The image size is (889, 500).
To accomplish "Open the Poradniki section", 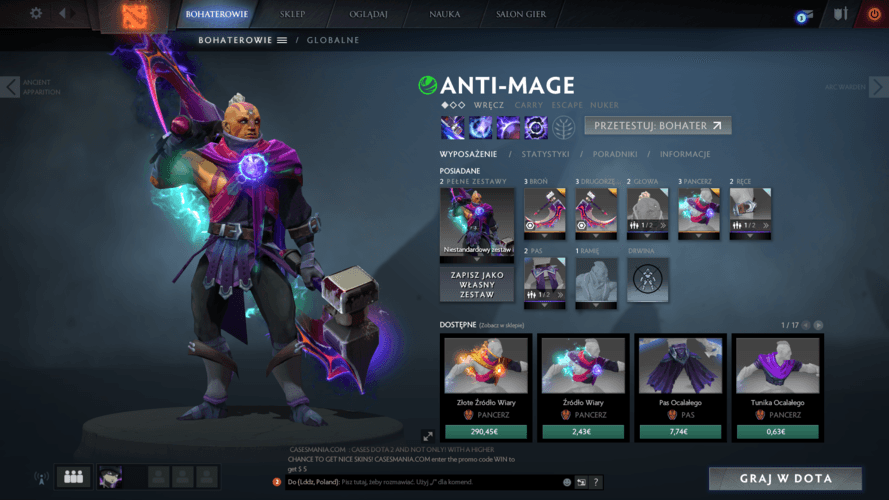I will (614, 154).
